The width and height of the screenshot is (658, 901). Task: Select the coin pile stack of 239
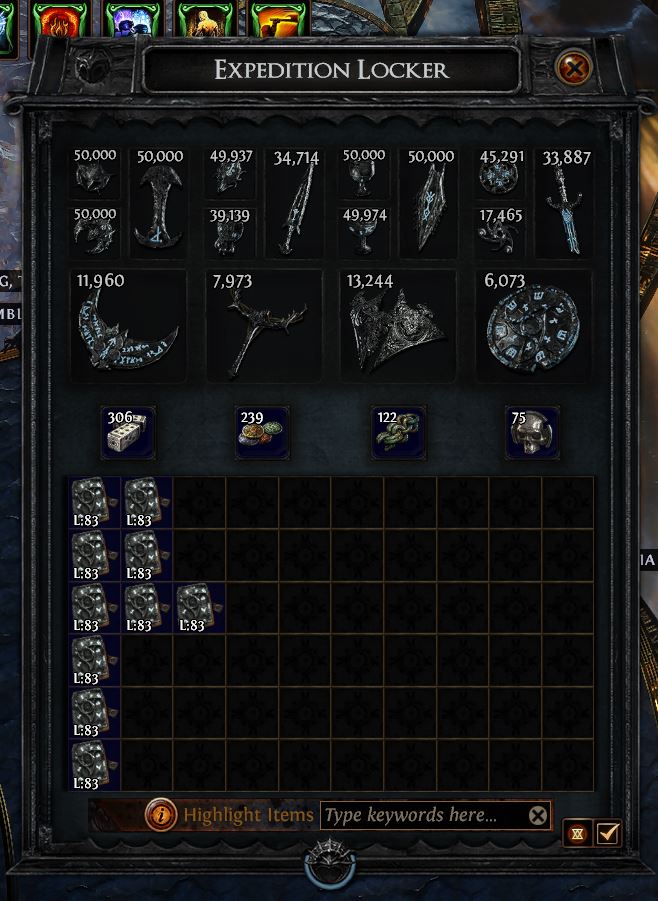pyautogui.click(x=262, y=432)
